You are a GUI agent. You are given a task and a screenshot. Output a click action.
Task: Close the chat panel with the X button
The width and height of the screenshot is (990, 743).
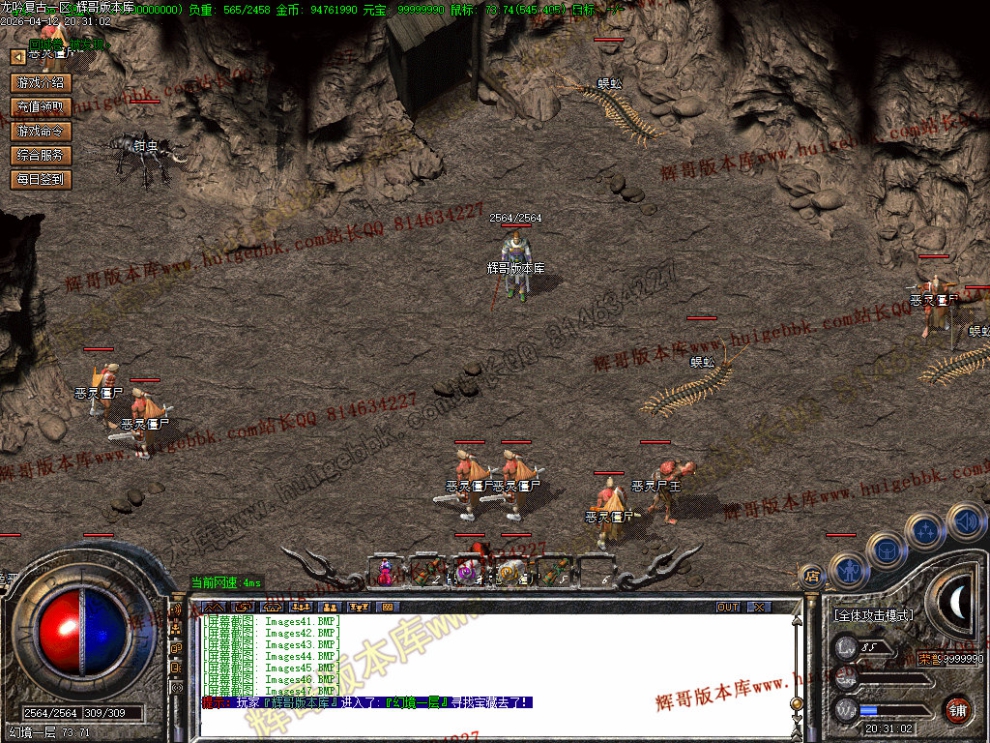(759, 607)
